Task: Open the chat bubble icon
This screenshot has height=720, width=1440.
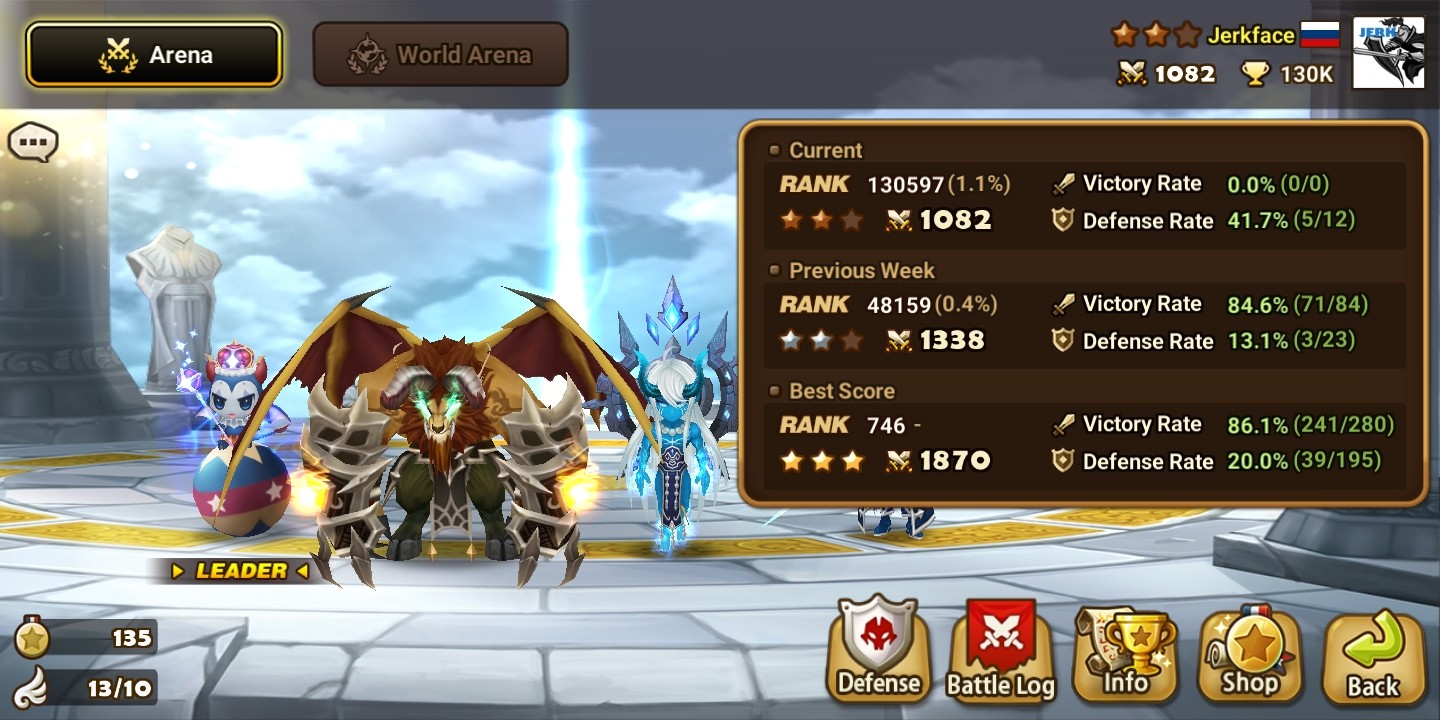Action: coord(33,142)
